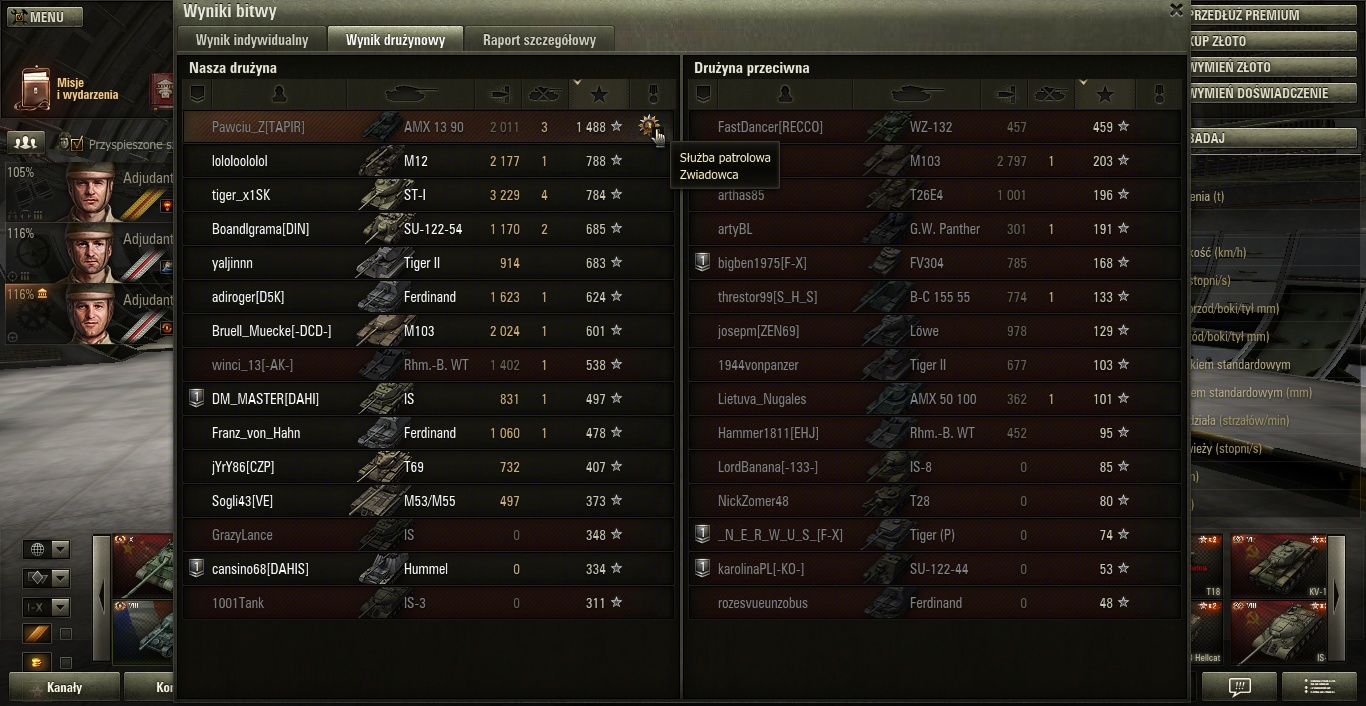1366x706 pixels.
Task: Click the Kanały chat channels button
Action: pos(64,688)
